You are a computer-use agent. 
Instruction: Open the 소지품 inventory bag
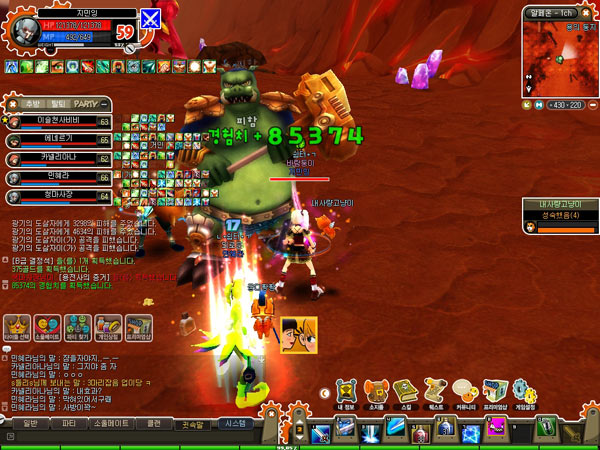click(377, 391)
